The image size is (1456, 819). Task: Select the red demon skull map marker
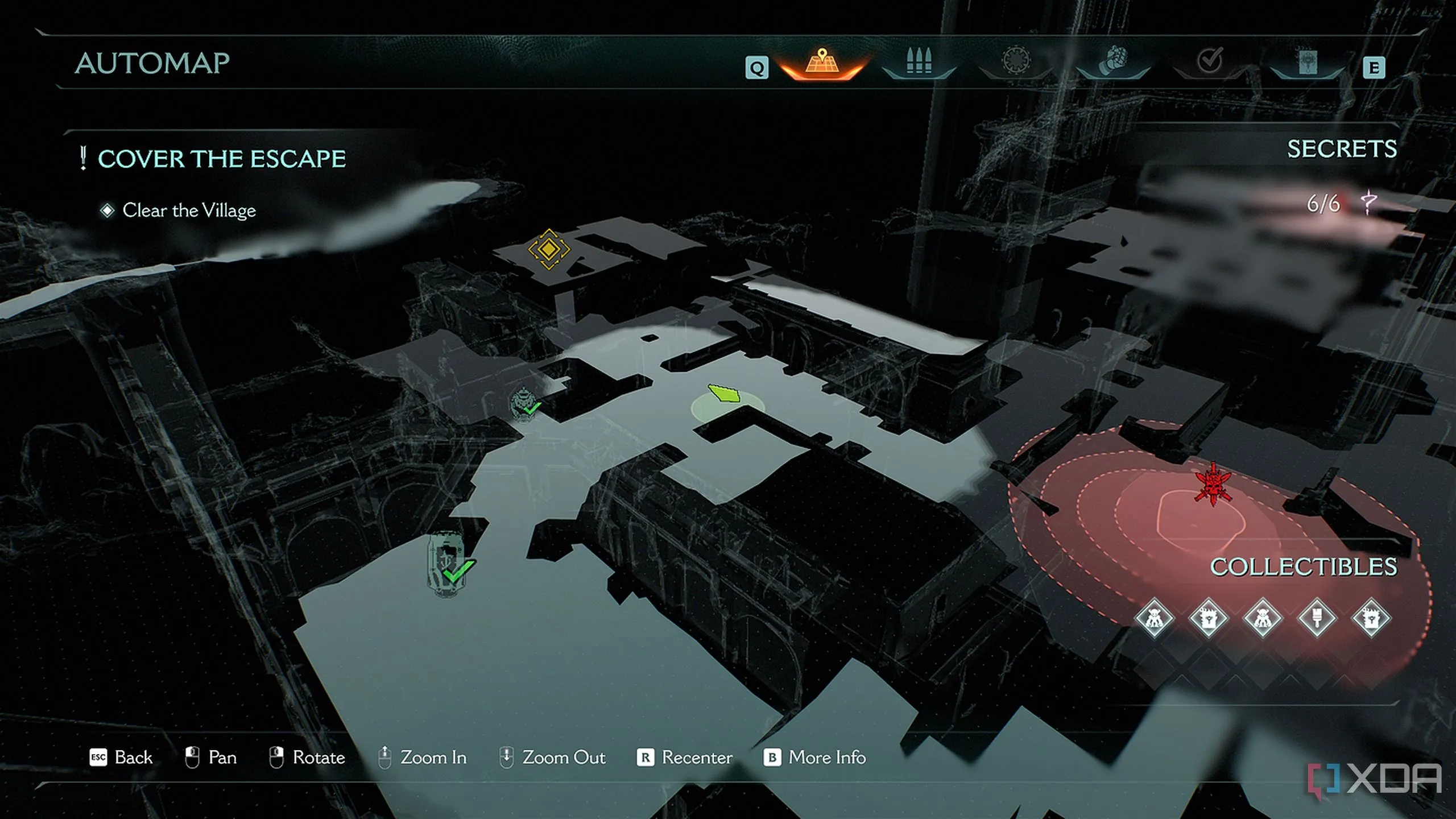(x=1213, y=485)
